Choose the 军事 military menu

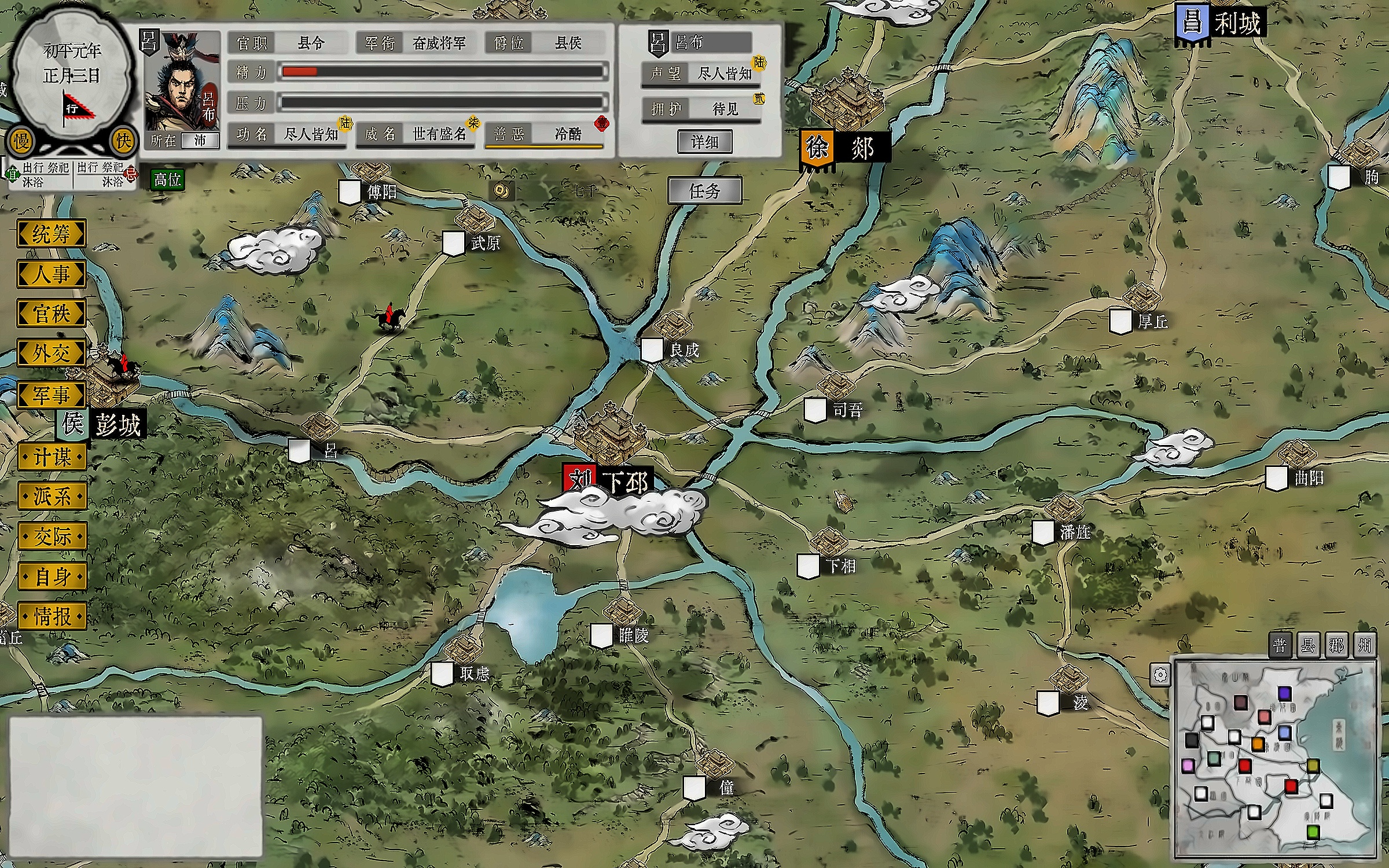click(x=52, y=395)
